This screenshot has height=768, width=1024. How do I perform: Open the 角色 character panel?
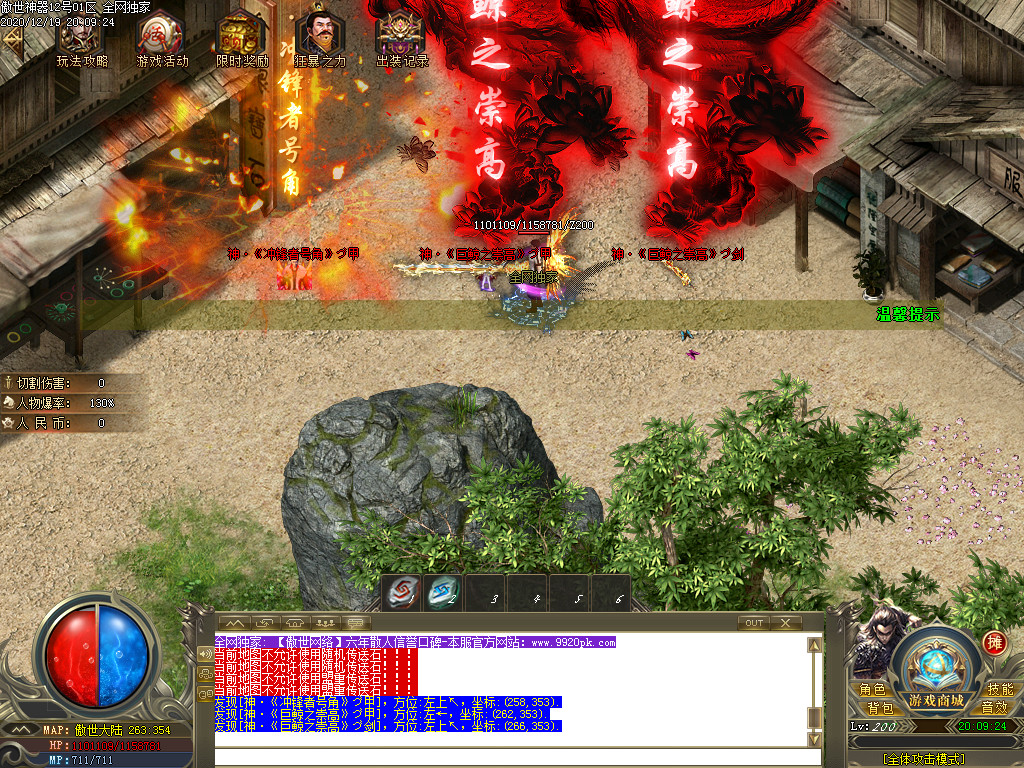pyautogui.click(x=872, y=689)
